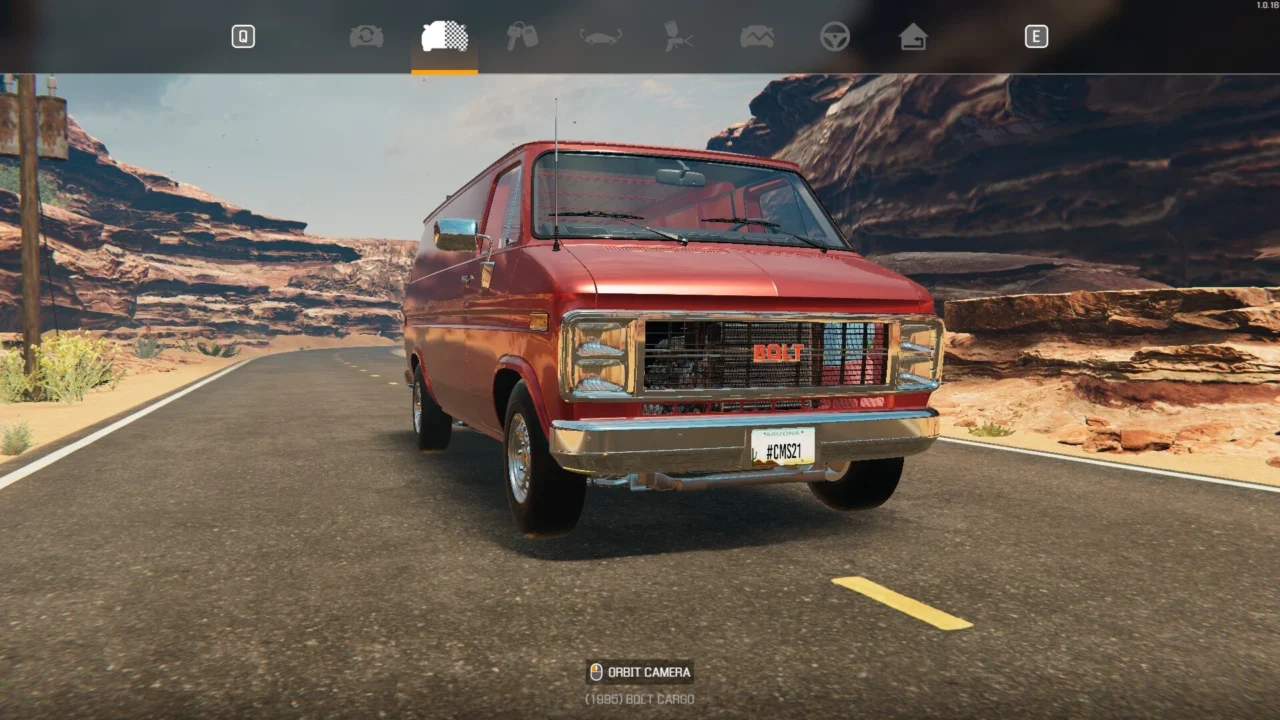Open the car lift silhouette tab
This screenshot has width=1280, height=720.
click(601, 37)
